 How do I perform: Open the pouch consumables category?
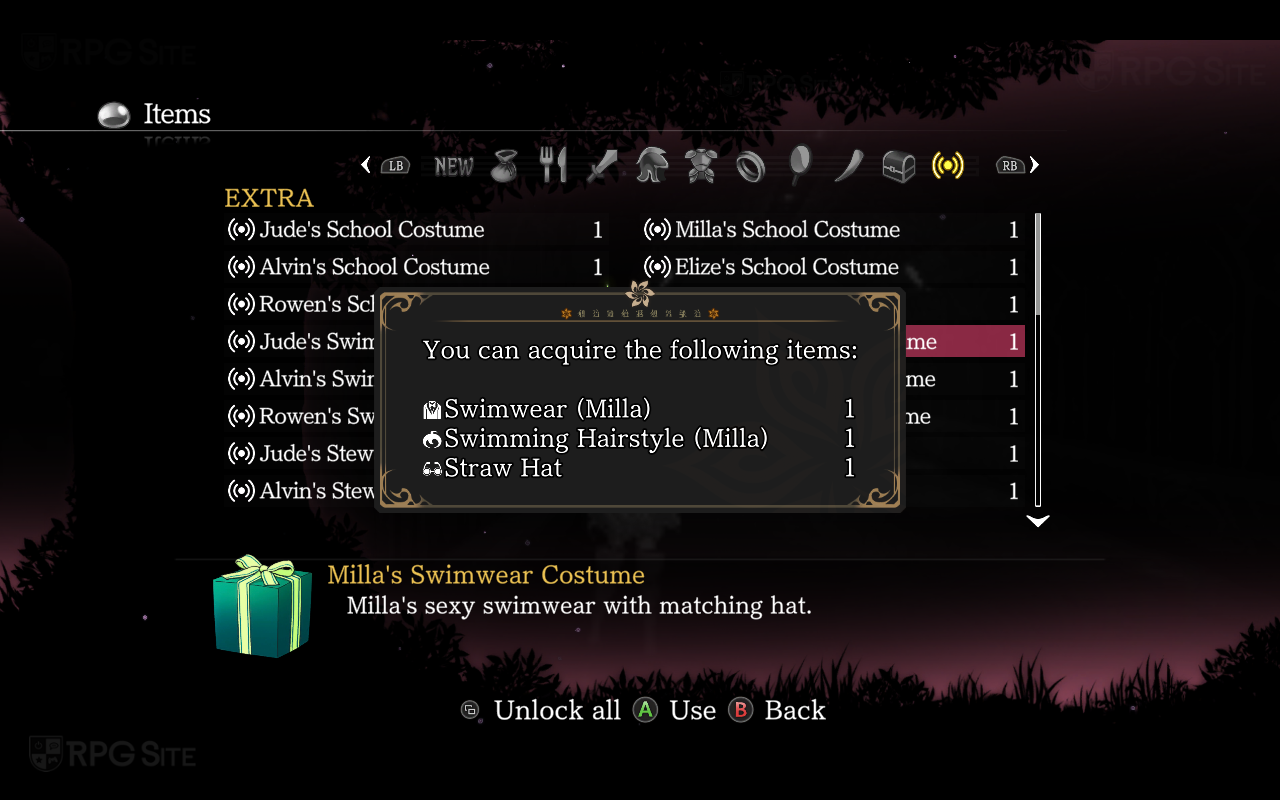(505, 166)
